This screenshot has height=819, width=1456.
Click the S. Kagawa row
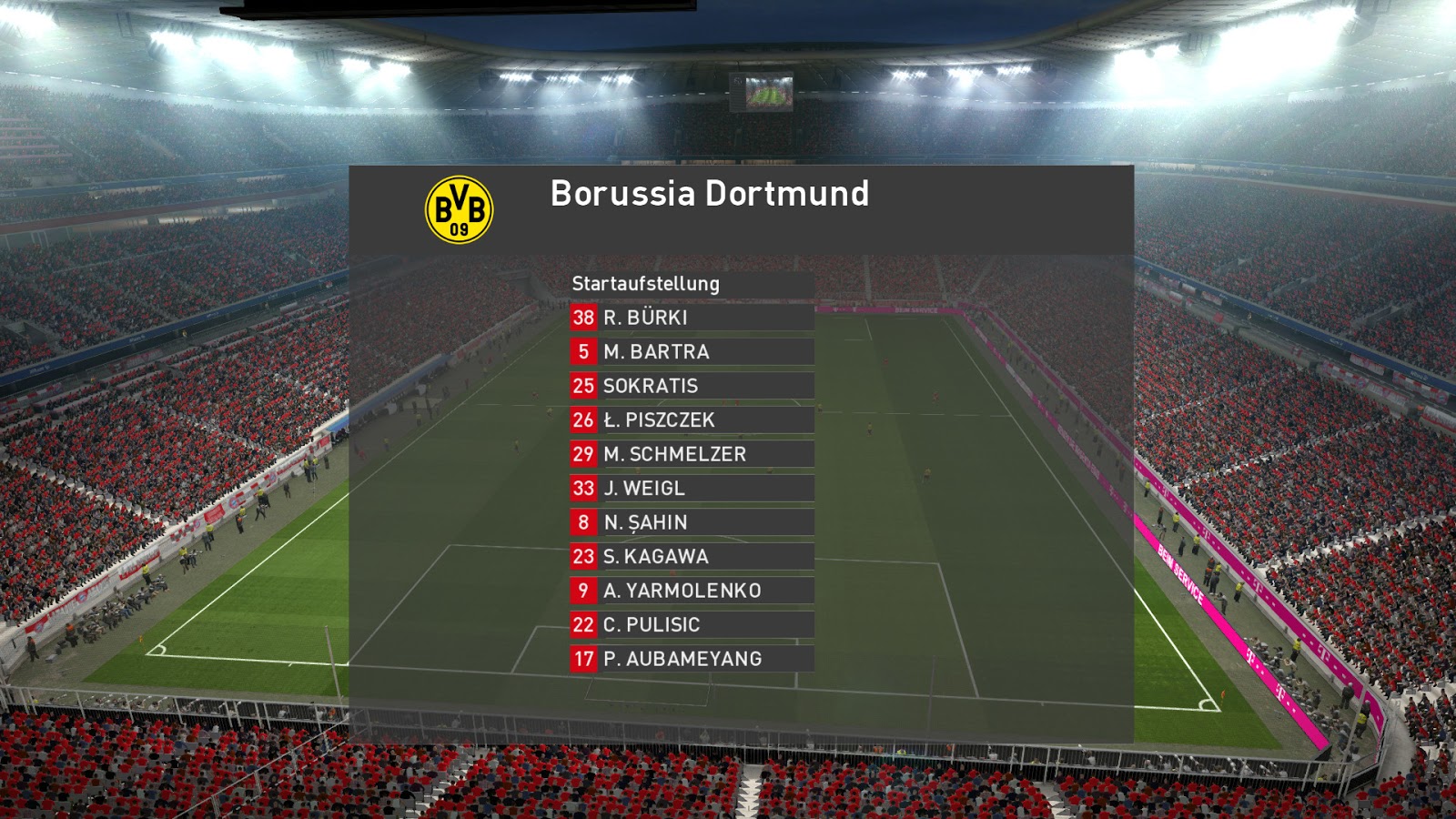[692, 557]
